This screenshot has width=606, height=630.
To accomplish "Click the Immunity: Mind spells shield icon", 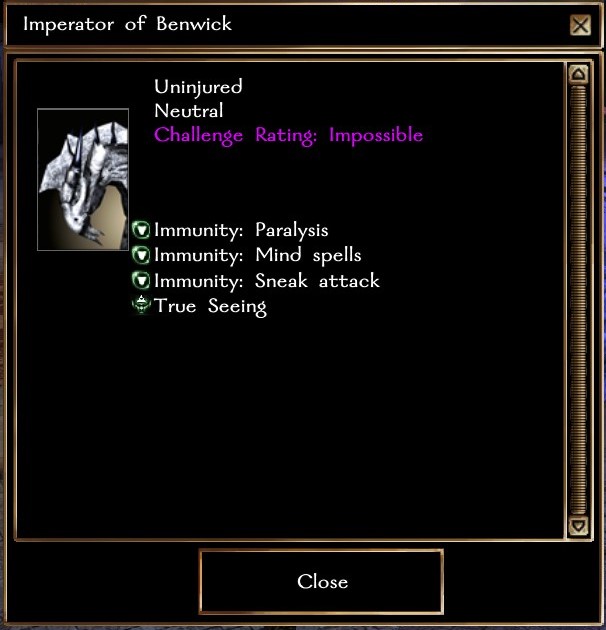I will [x=142, y=256].
